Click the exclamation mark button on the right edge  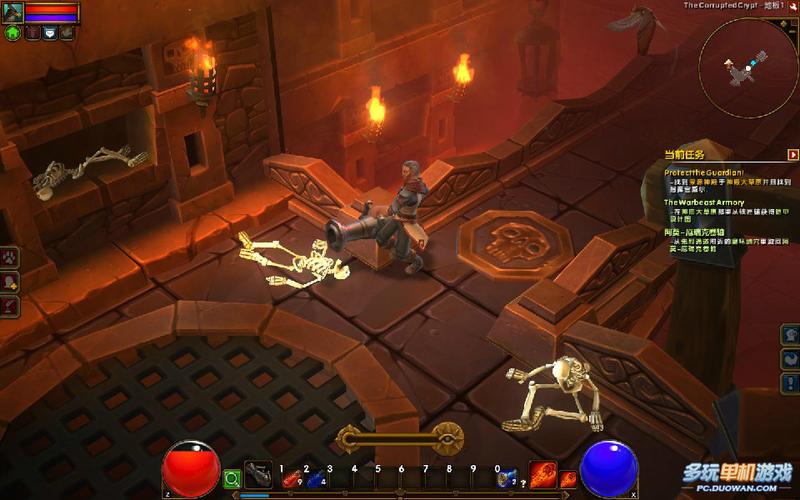(790, 384)
